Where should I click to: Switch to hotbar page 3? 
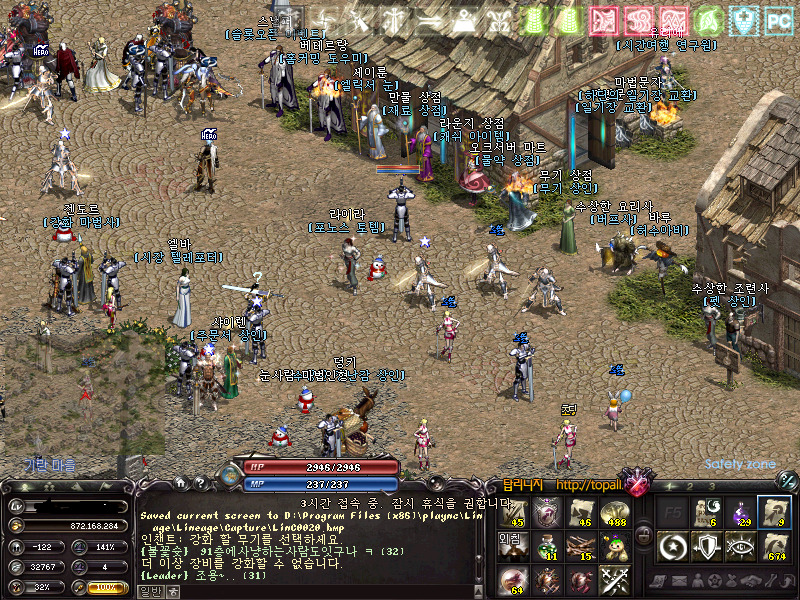(712, 485)
